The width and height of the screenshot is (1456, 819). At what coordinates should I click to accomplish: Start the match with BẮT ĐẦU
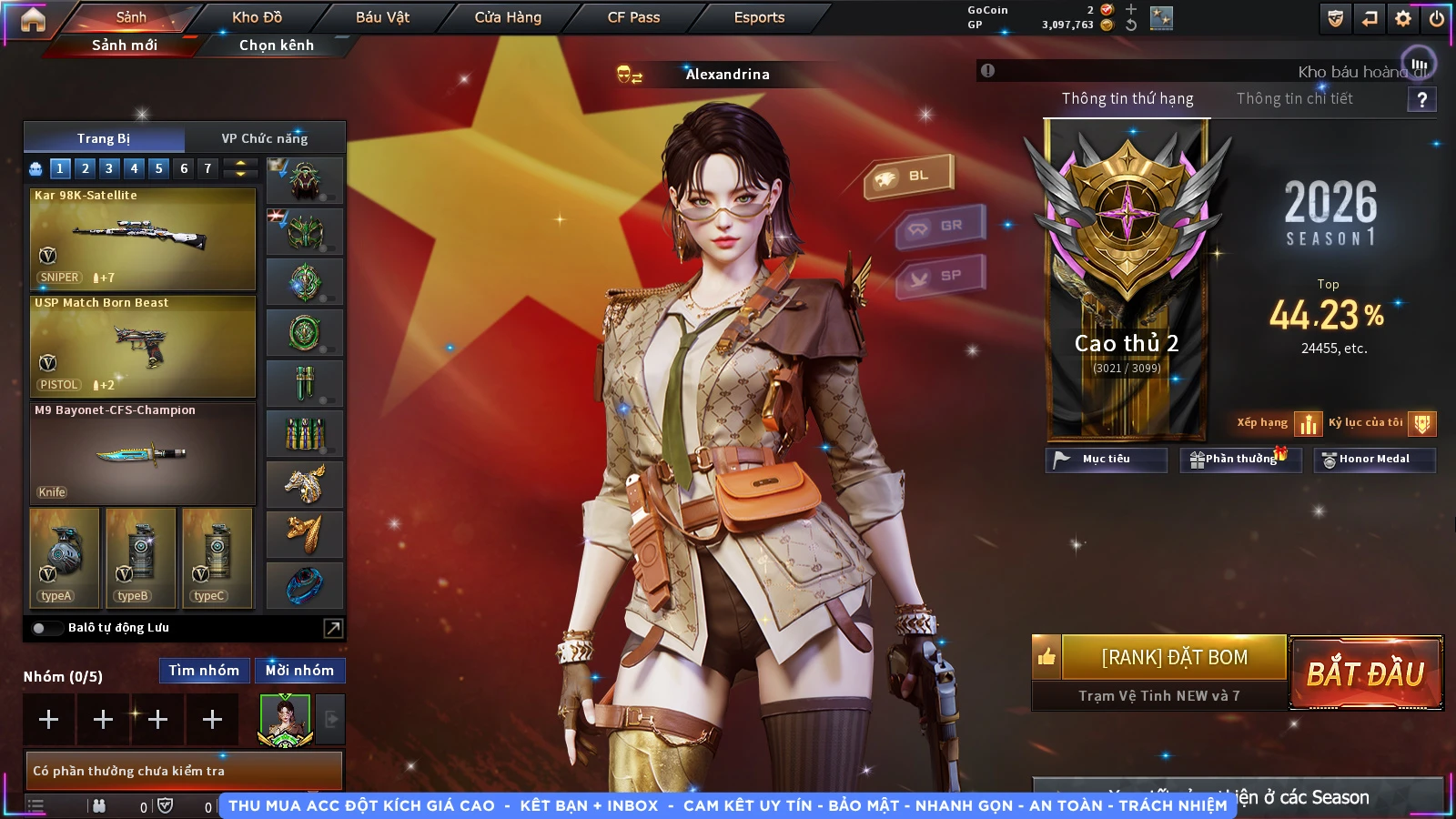(x=1366, y=673)
